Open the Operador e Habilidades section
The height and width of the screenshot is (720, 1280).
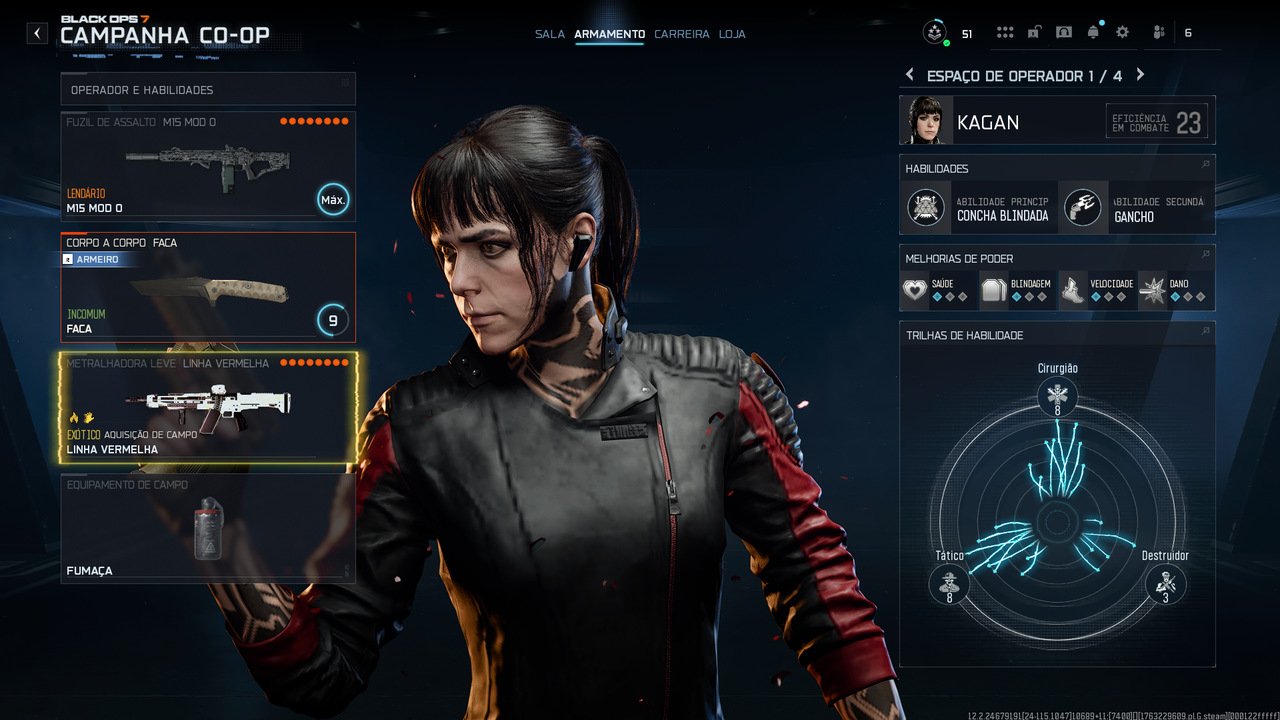(208, 90)
